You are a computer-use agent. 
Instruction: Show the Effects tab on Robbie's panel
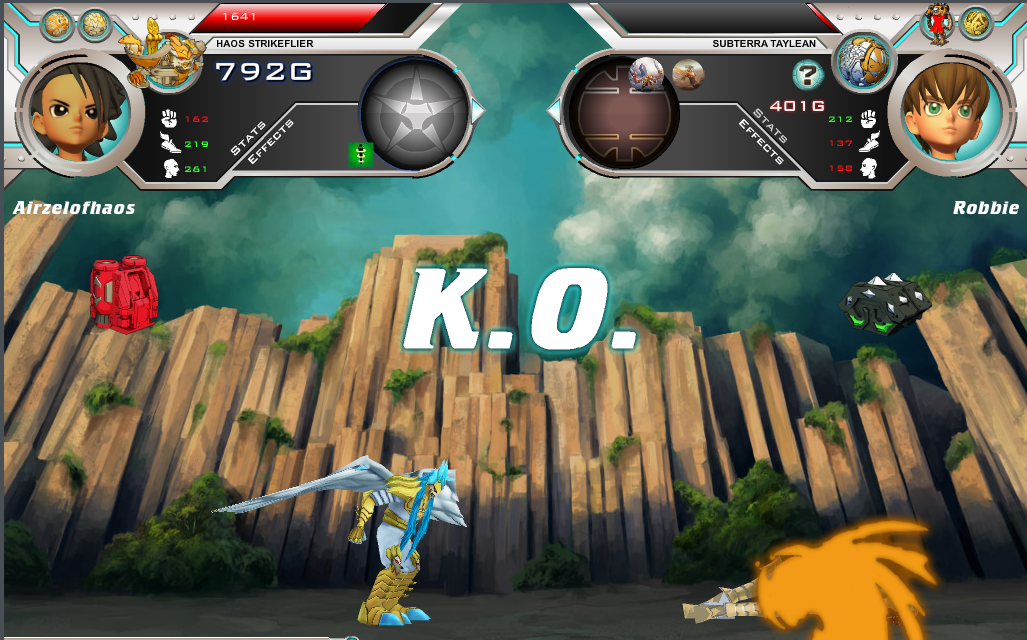point(760,142)
